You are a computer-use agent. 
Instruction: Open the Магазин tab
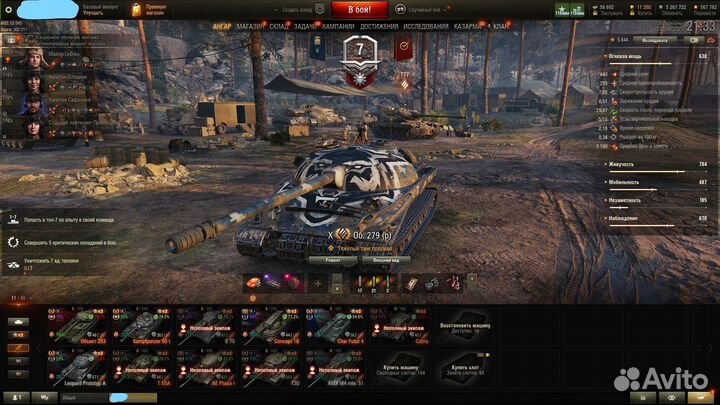click(x=249, y=27)
